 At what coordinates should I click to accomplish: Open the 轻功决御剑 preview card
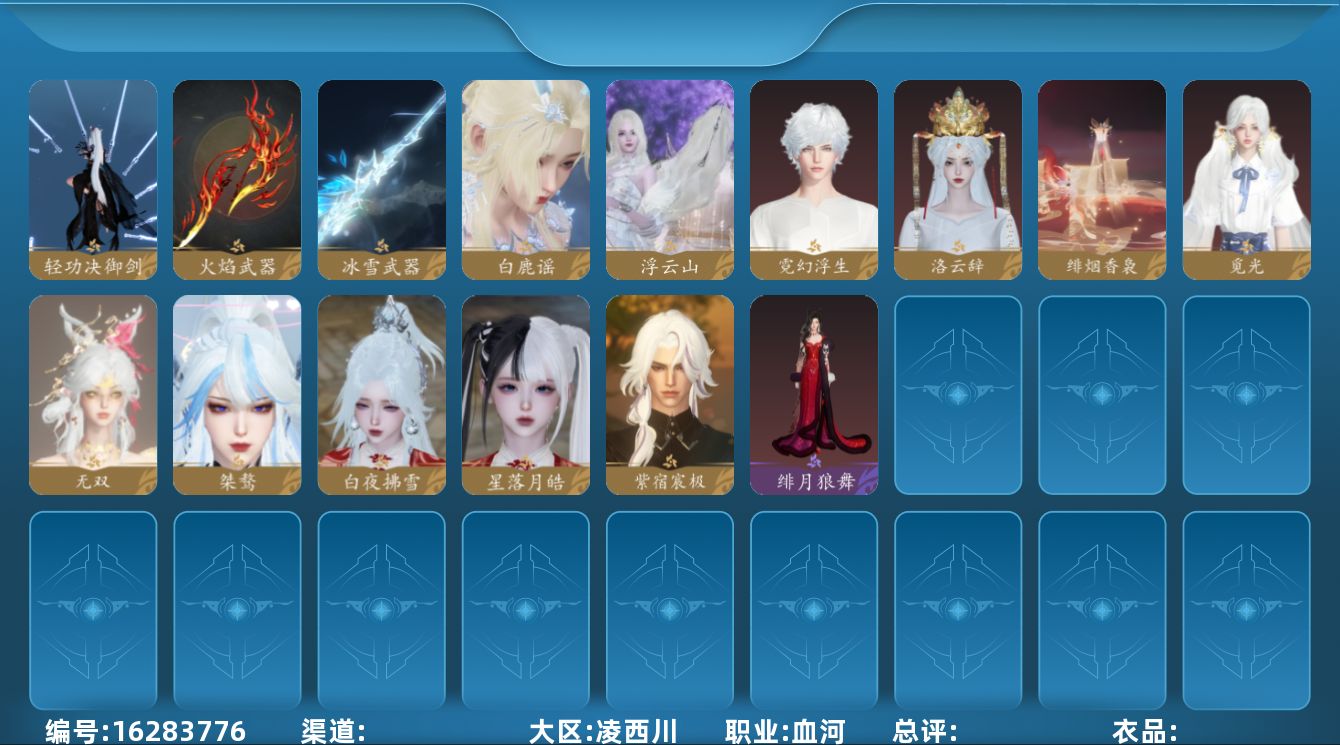pos(93,178)
